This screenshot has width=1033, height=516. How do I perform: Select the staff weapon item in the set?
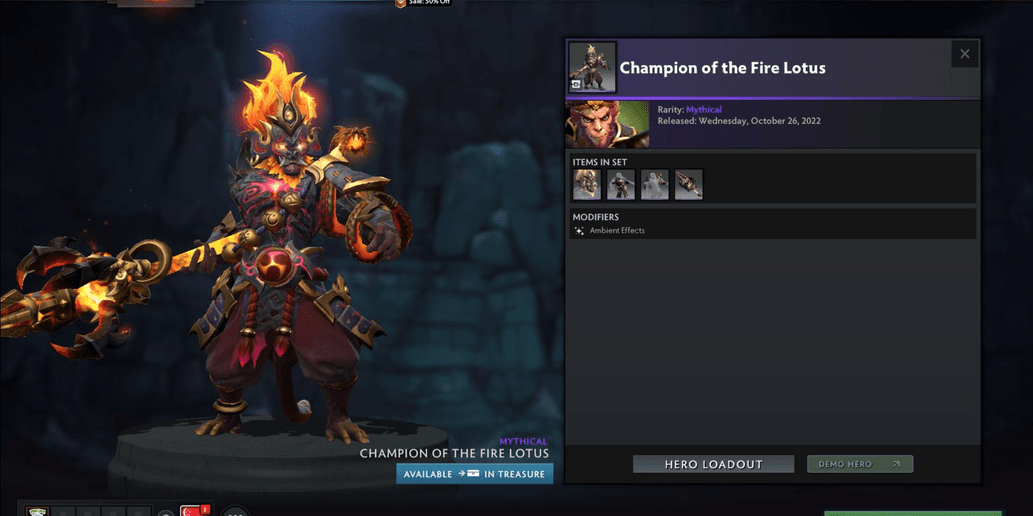pos(689,185)
